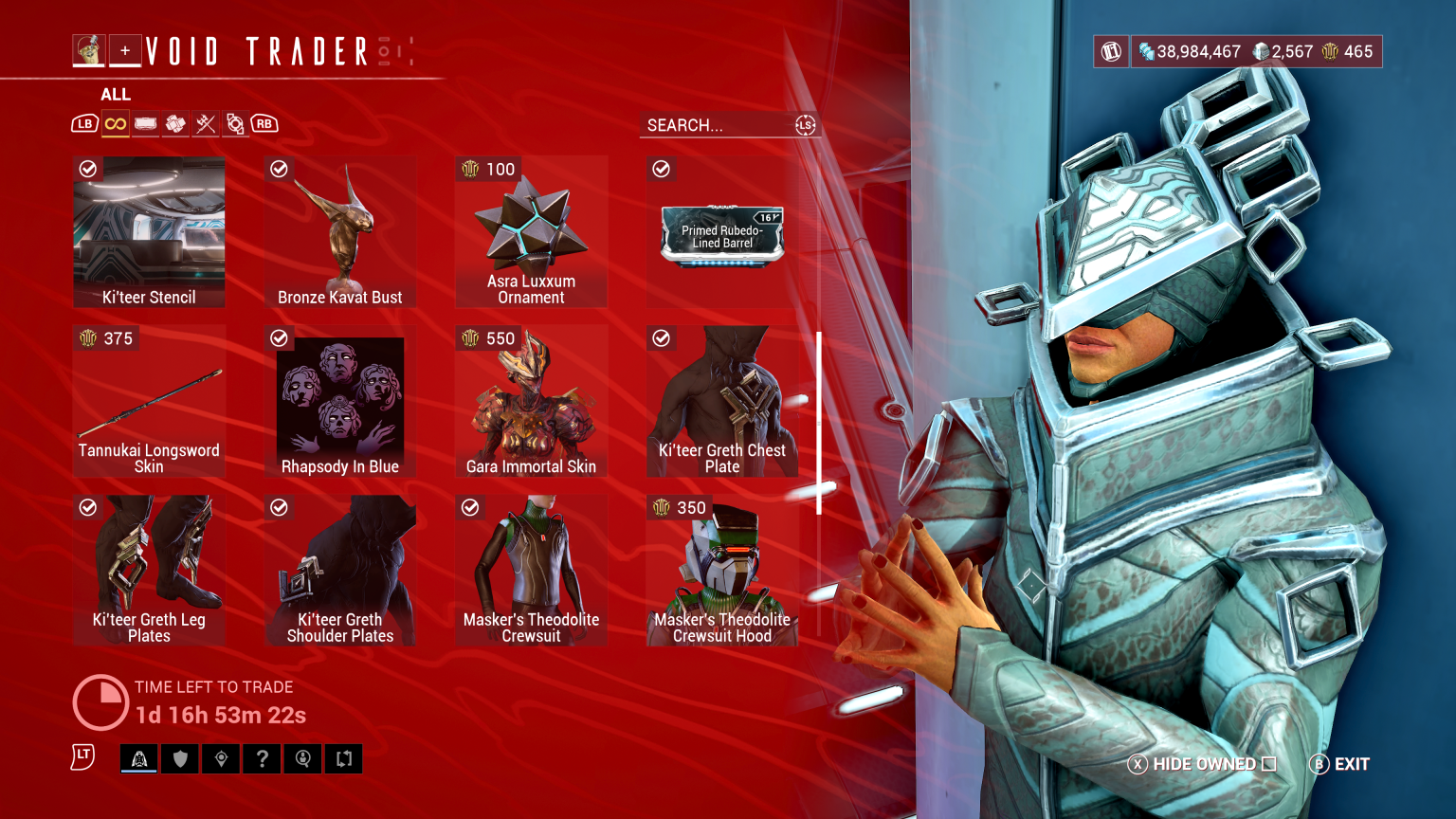Click the mods category filter icon

236,123
